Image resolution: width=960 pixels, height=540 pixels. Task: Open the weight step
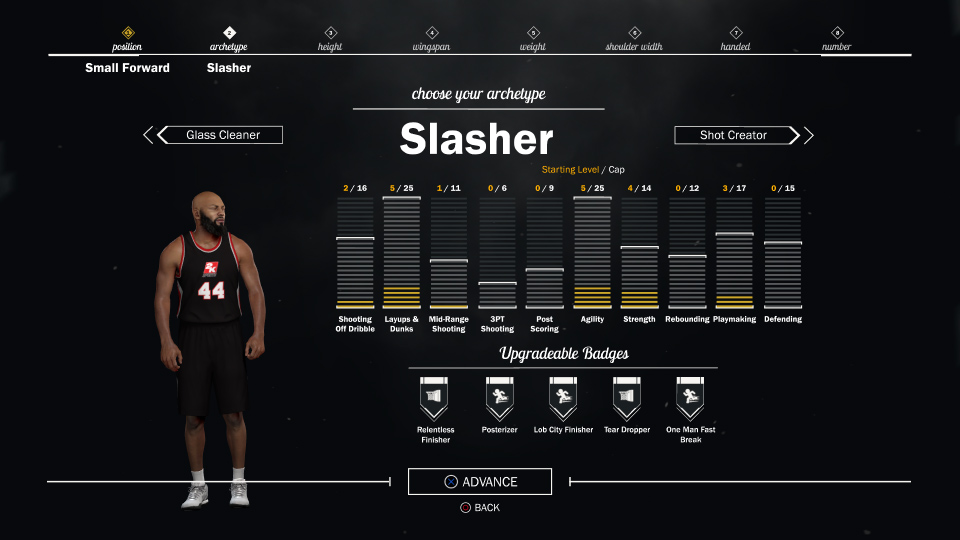(x=533, y=40)
